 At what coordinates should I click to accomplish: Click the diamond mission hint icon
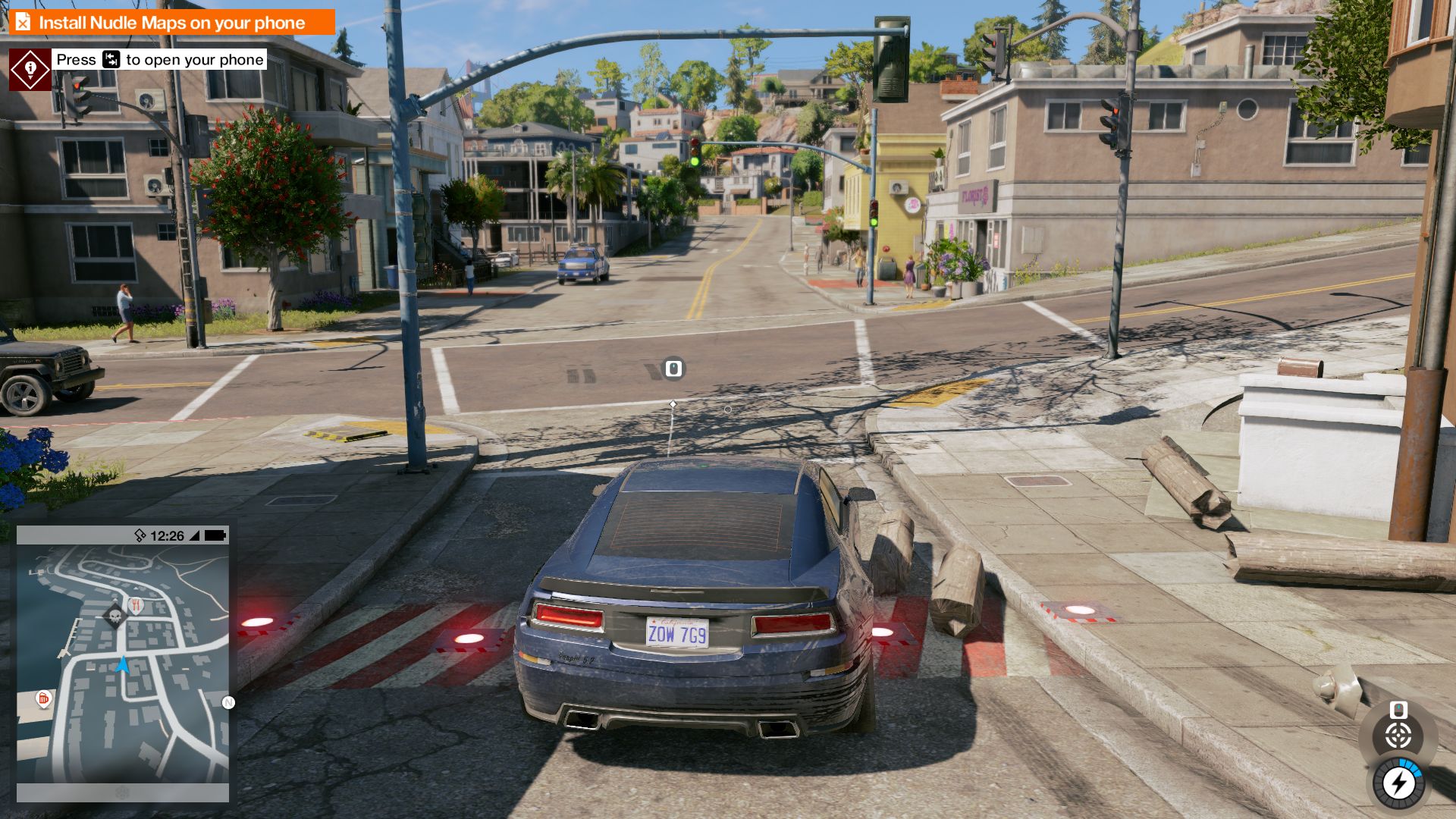[x=30, y=70]
